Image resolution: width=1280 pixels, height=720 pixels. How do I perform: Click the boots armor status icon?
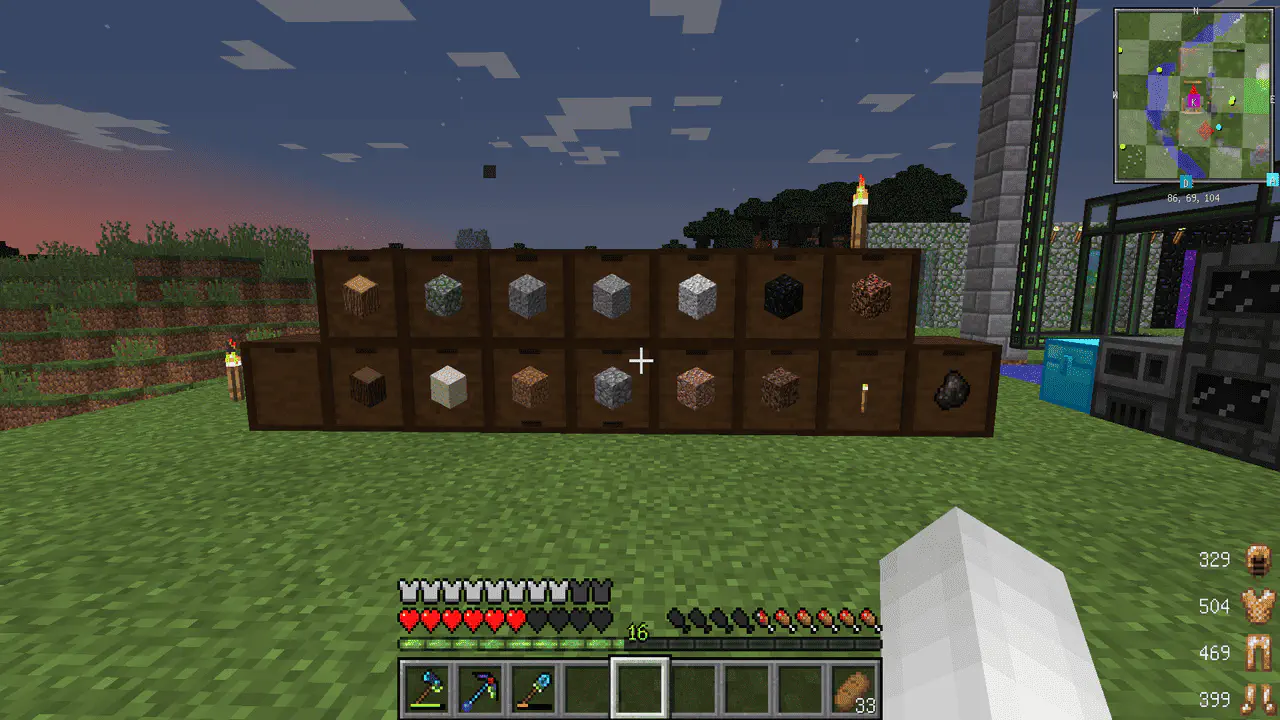pyautogui.click(x=1256, y=698)
